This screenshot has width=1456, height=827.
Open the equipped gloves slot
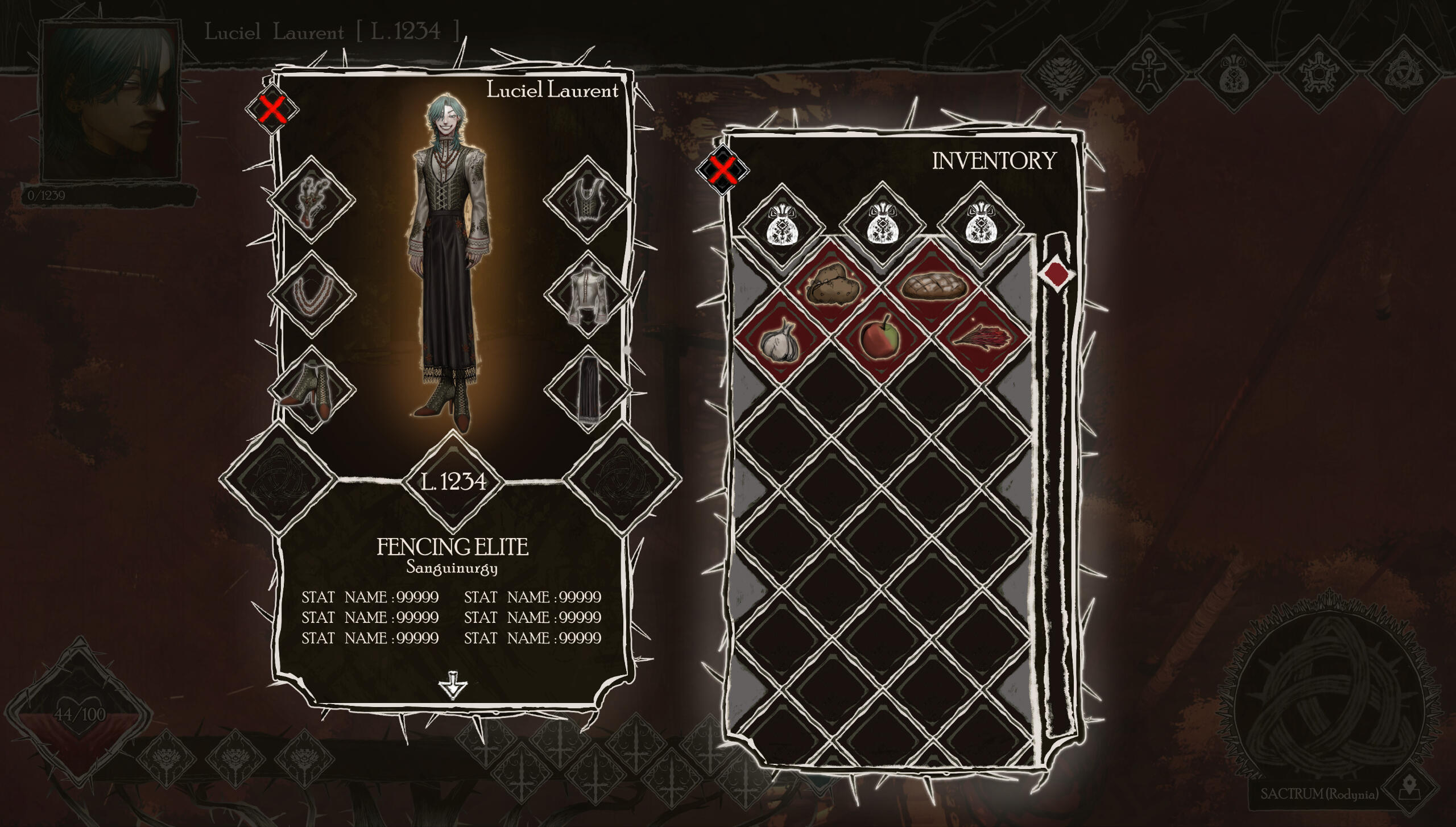311,200
